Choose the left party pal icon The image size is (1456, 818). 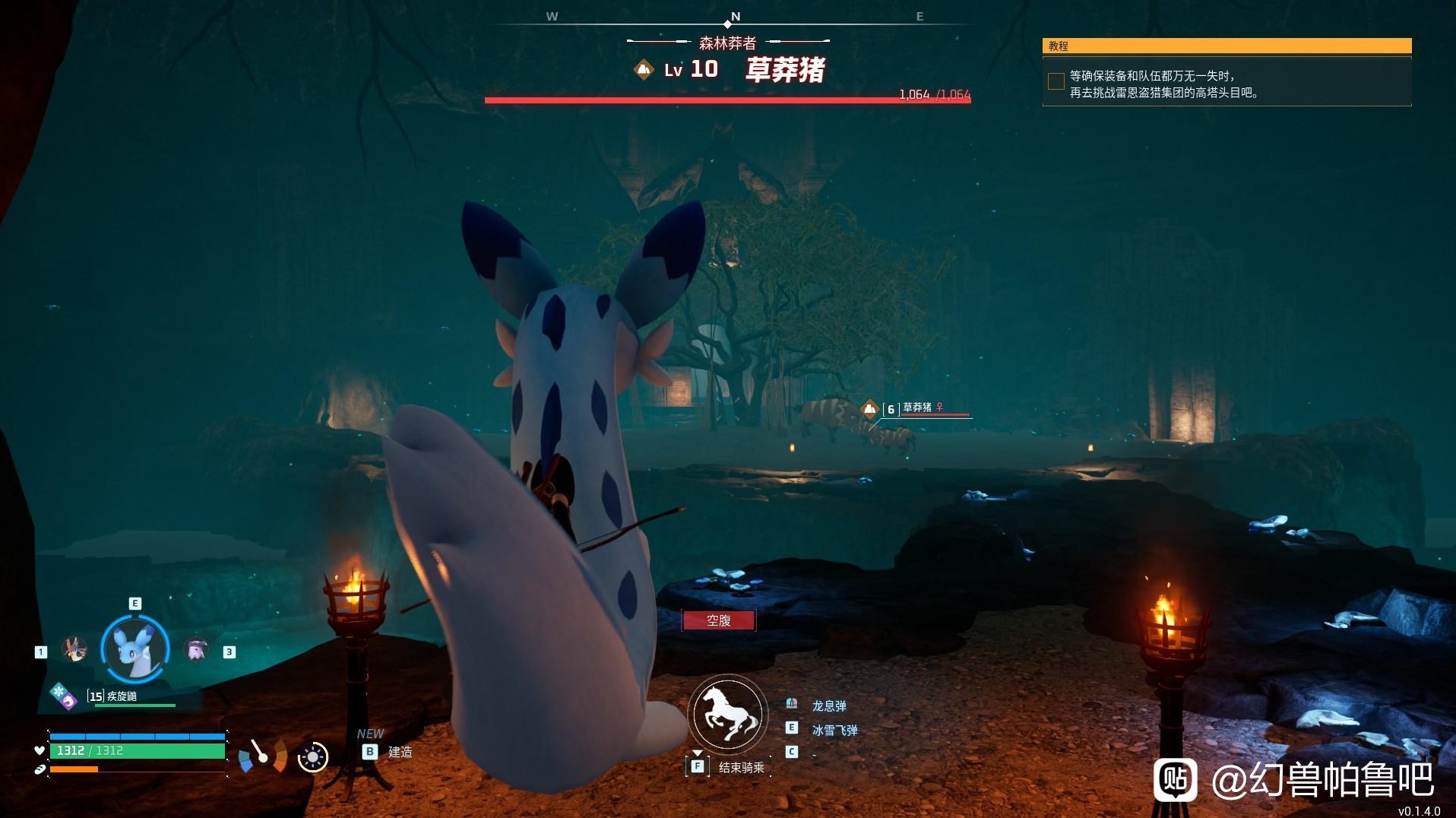74,650
